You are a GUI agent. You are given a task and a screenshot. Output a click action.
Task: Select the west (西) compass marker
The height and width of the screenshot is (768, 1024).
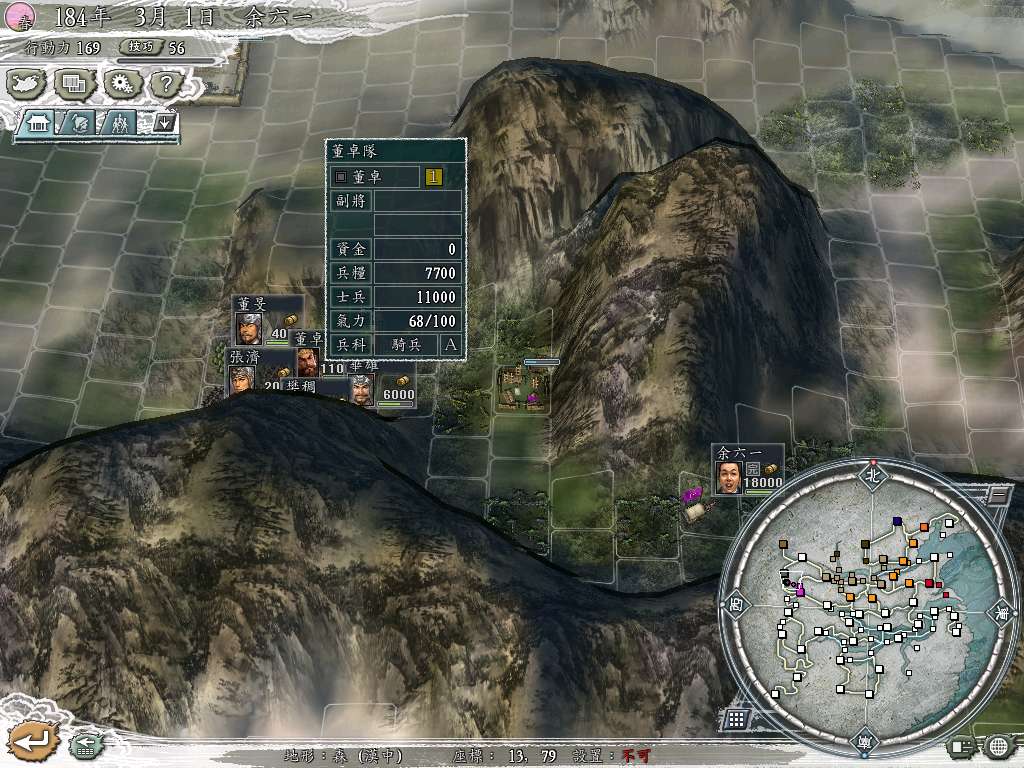click(x=736, y=605)
